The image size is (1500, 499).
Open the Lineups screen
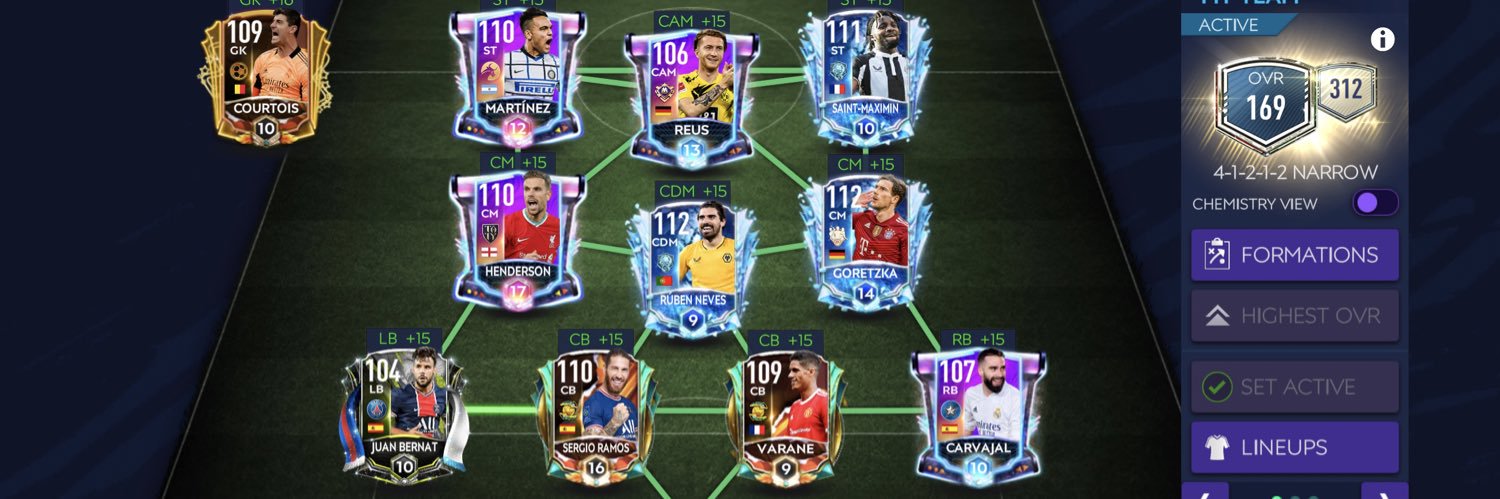1294,447
